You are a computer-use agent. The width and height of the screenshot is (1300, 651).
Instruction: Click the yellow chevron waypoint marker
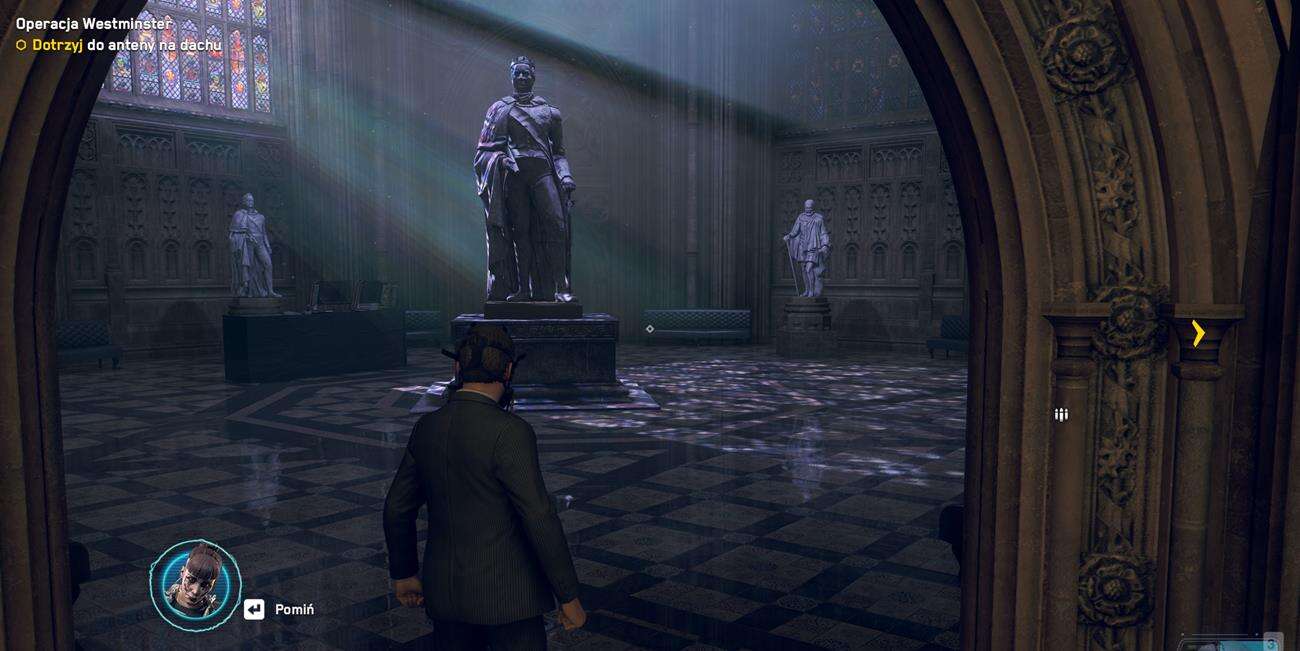pyautogui.click(x=1198, y=333)
